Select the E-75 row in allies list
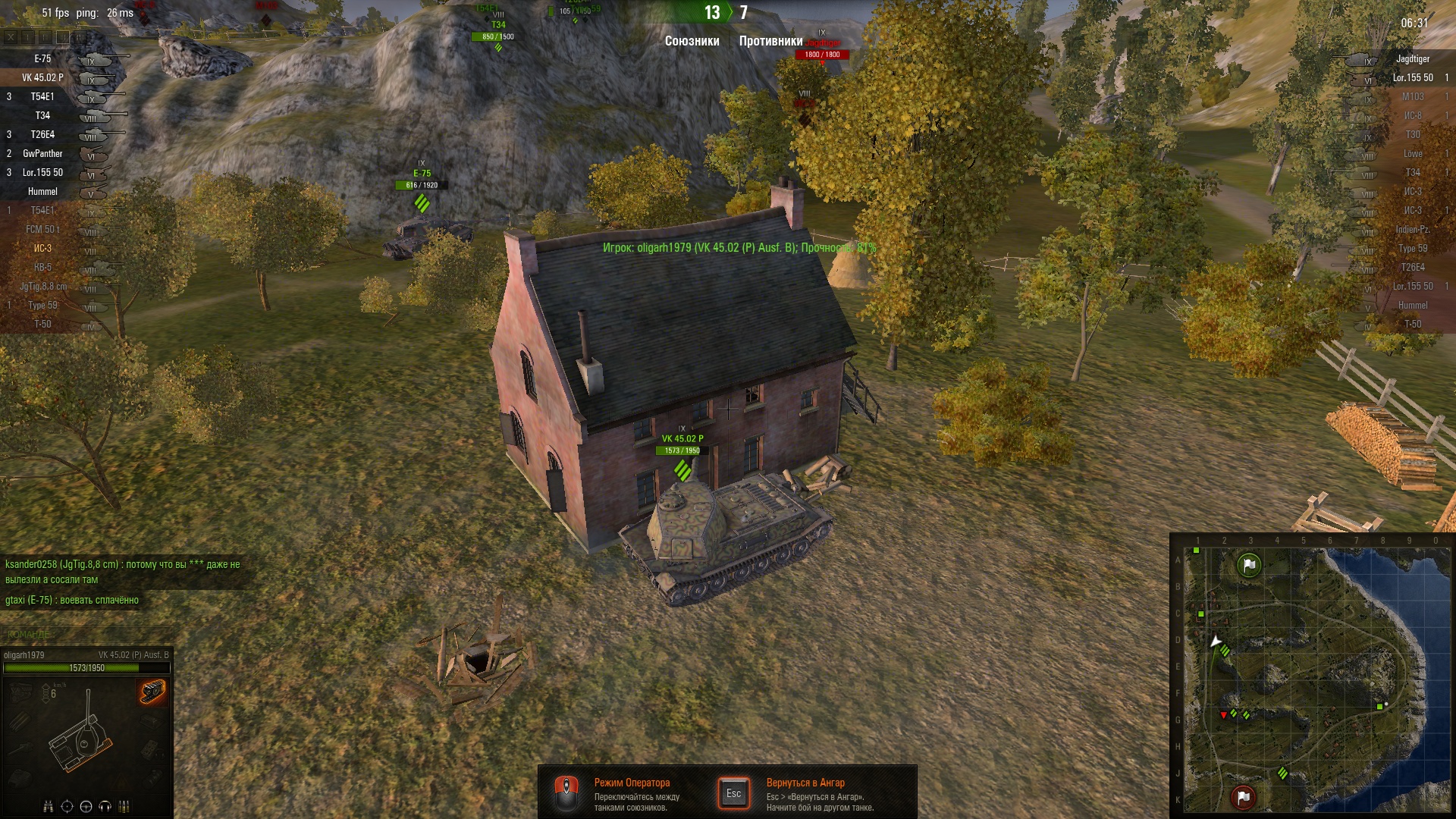1456x819 pixels. (x=43, y=59)
